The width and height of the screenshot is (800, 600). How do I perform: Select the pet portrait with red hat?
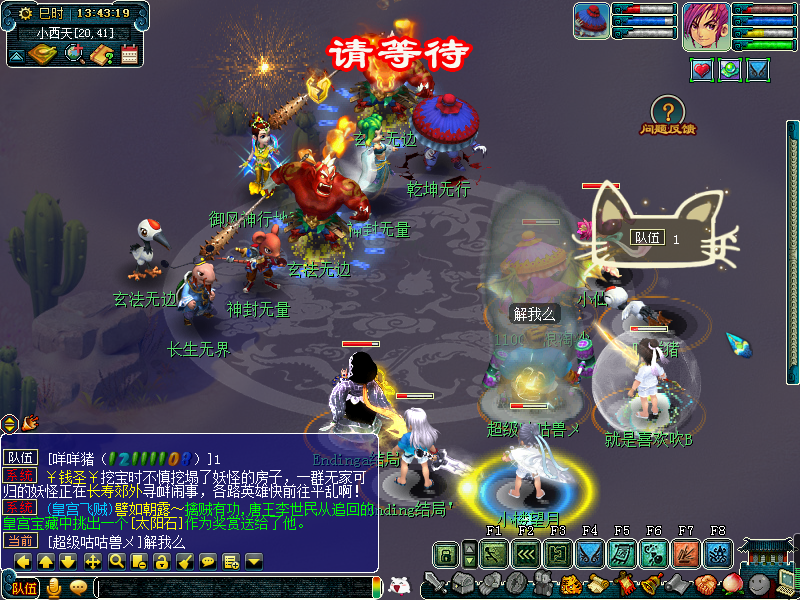tap(591, 22)
